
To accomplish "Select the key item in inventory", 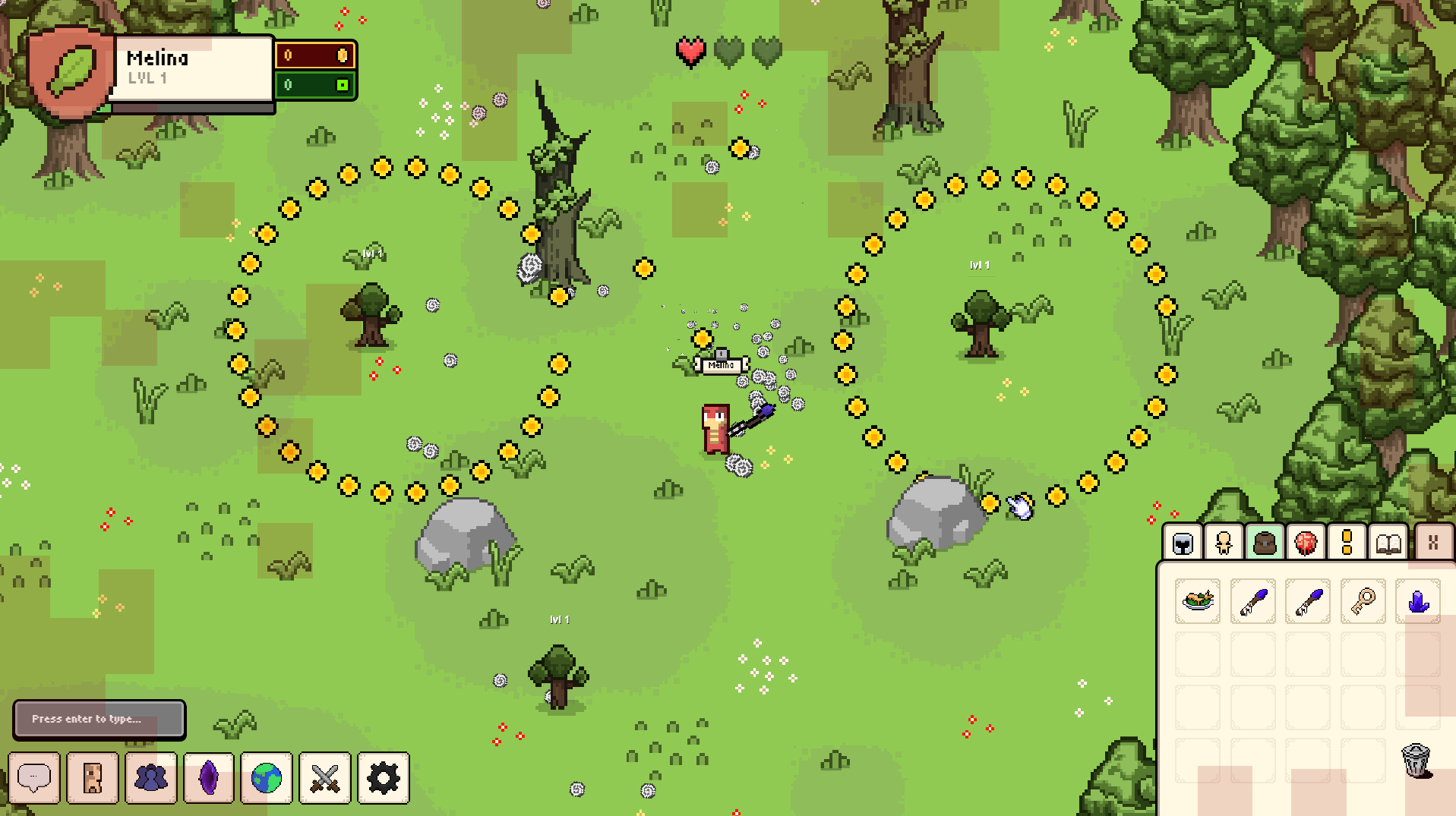I will point(1363,601).
